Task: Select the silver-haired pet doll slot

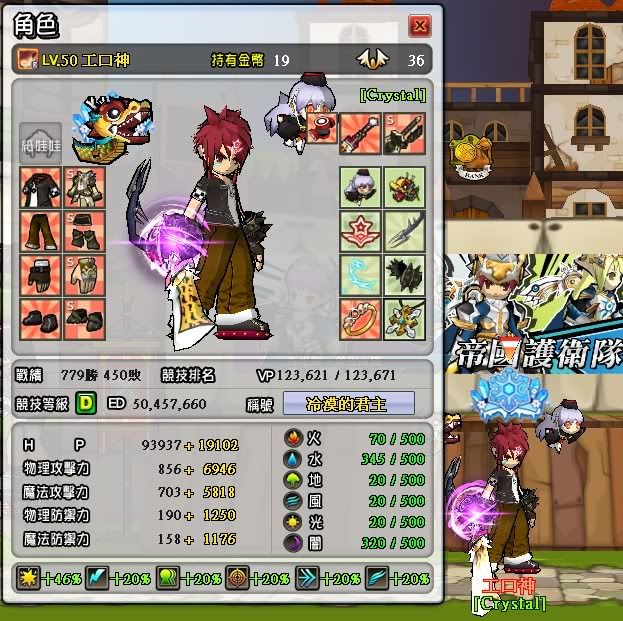Action: [x=361, y=188]
